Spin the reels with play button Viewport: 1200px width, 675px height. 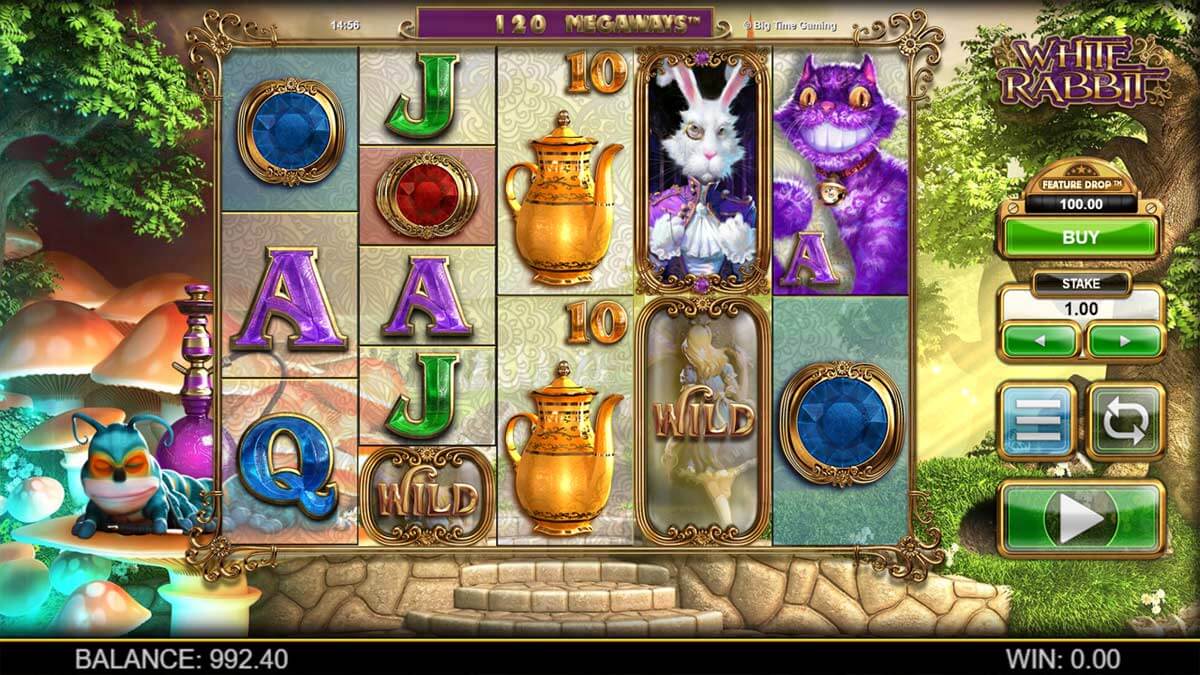[1081, 518]
